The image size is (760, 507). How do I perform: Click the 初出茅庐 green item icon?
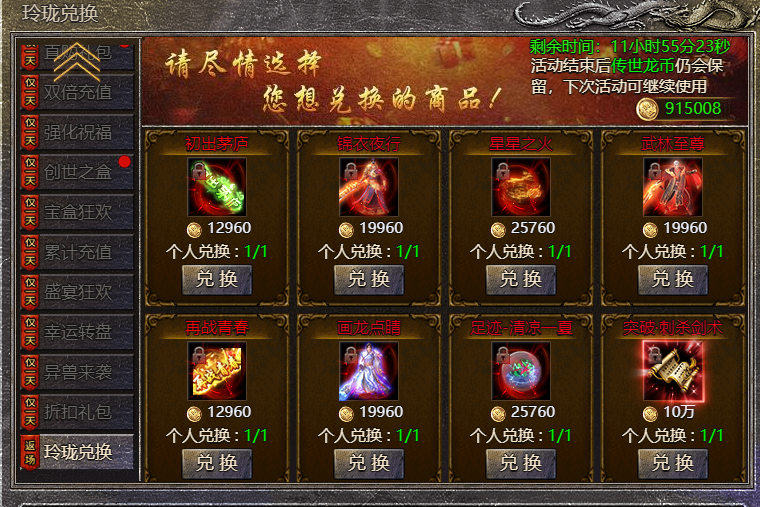coord(217,187)
